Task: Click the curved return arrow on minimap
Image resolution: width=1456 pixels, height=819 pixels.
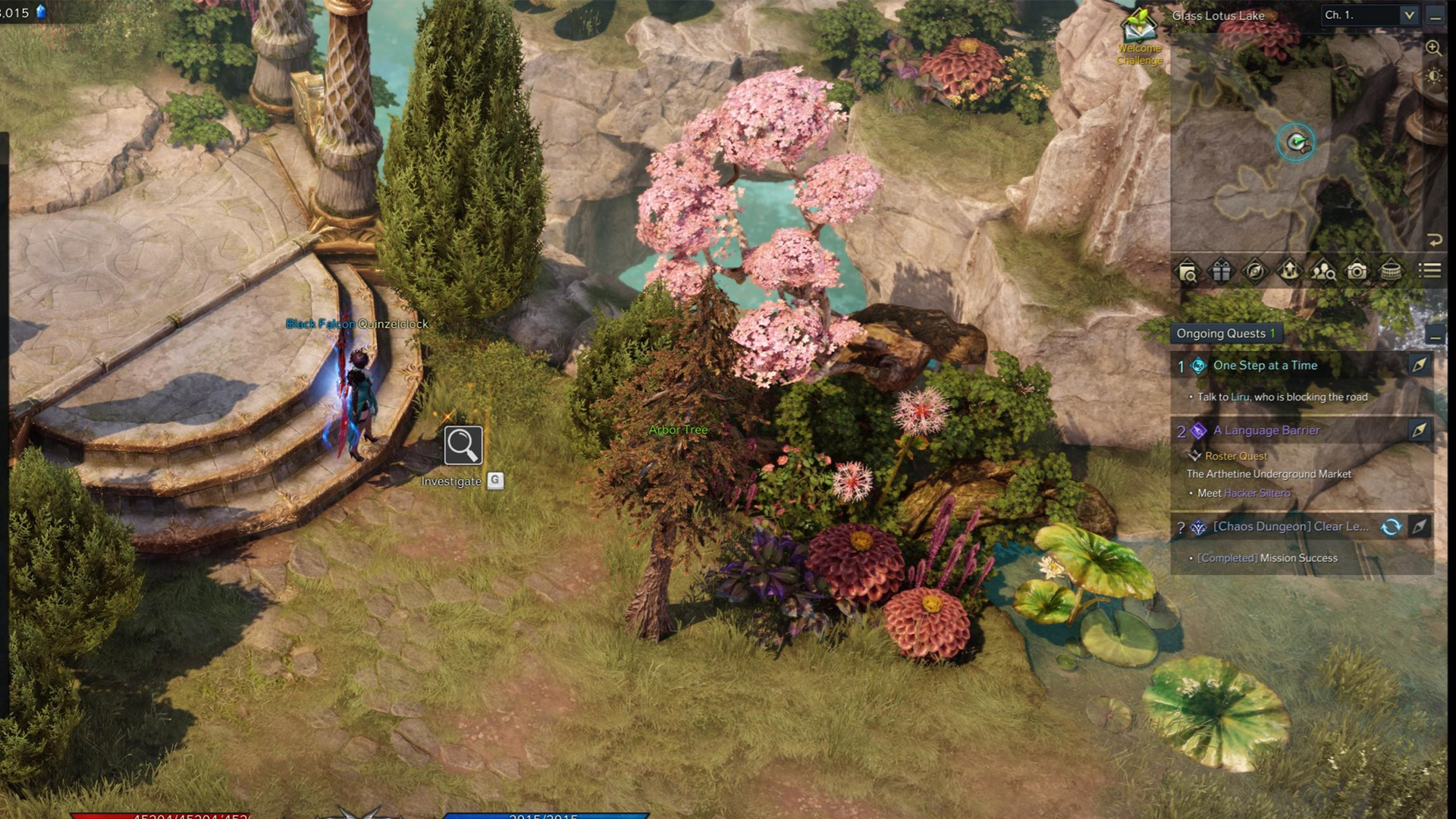Action: point(1434,240)
